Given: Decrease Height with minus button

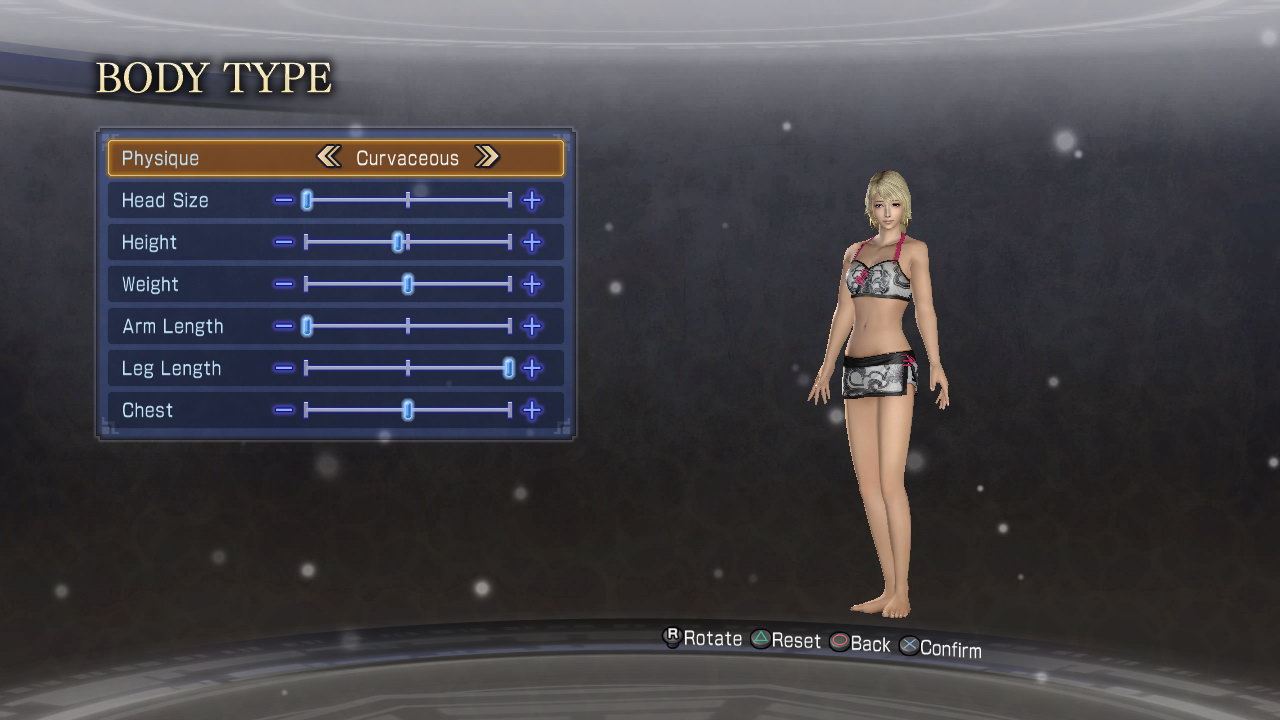Looking at the screenshot, I should point(284,243).
